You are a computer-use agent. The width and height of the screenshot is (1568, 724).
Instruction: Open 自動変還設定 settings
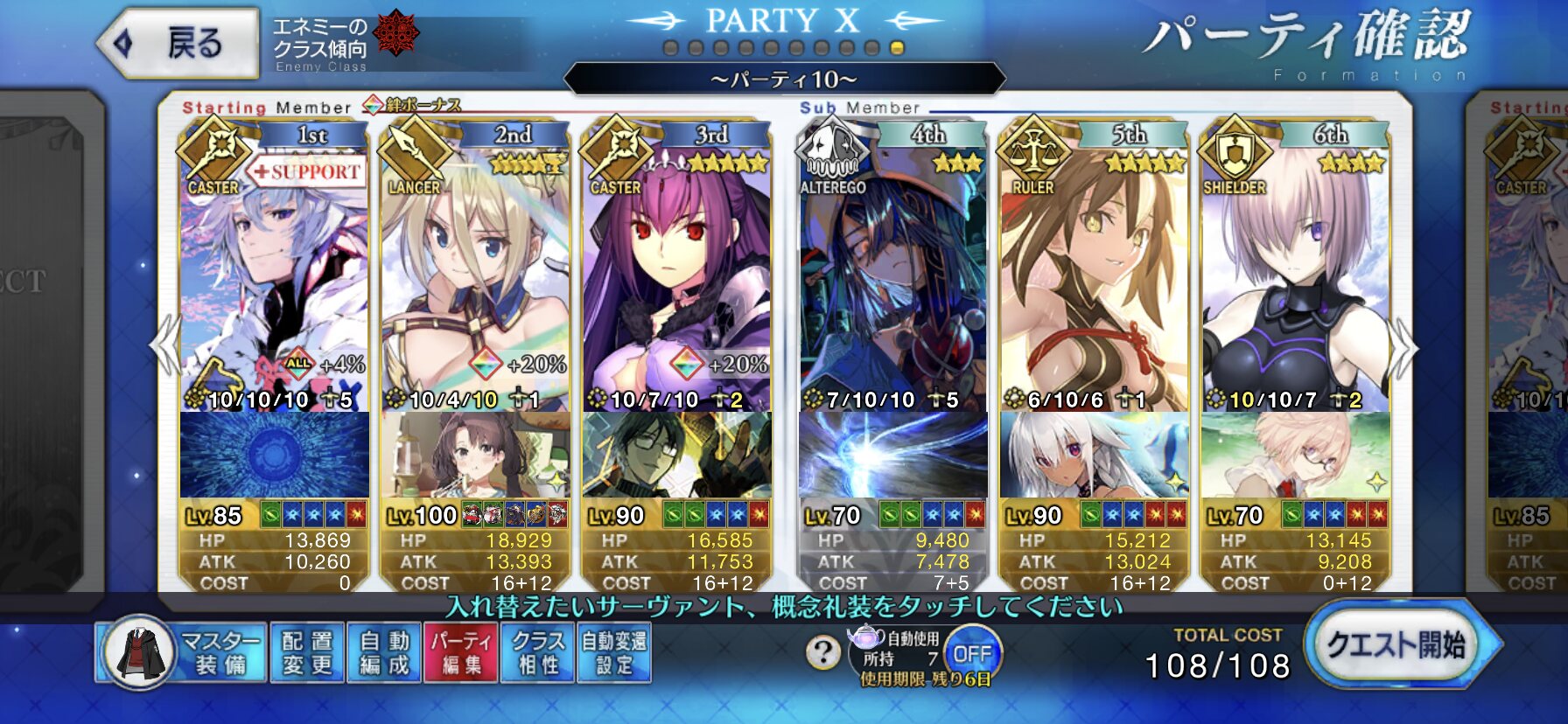point(613,653)
